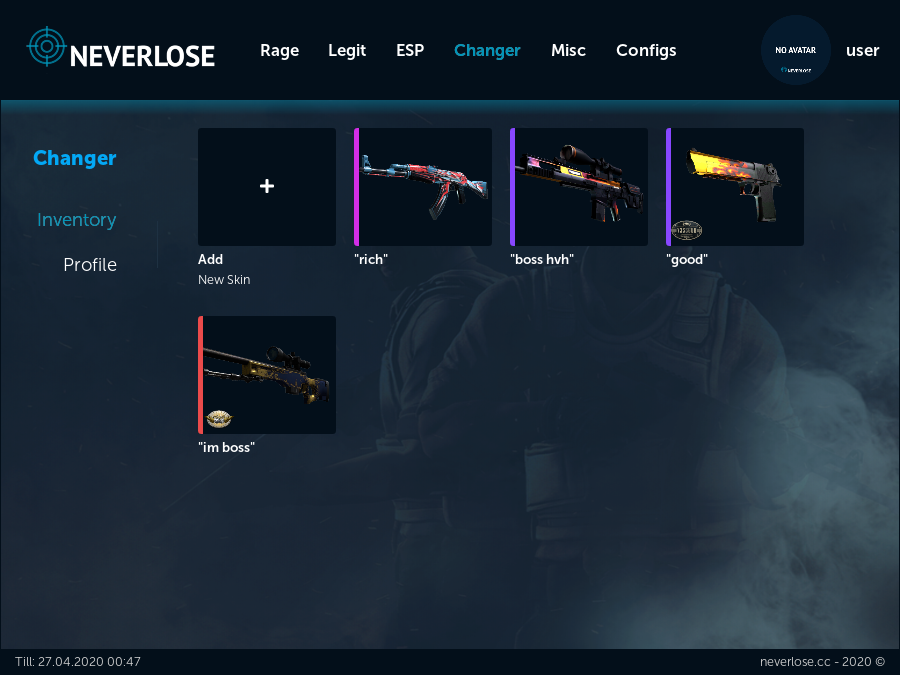Open the "im boss" AWP skin
The height and width of the screenshot is (675, 900).
pos(268,375)
